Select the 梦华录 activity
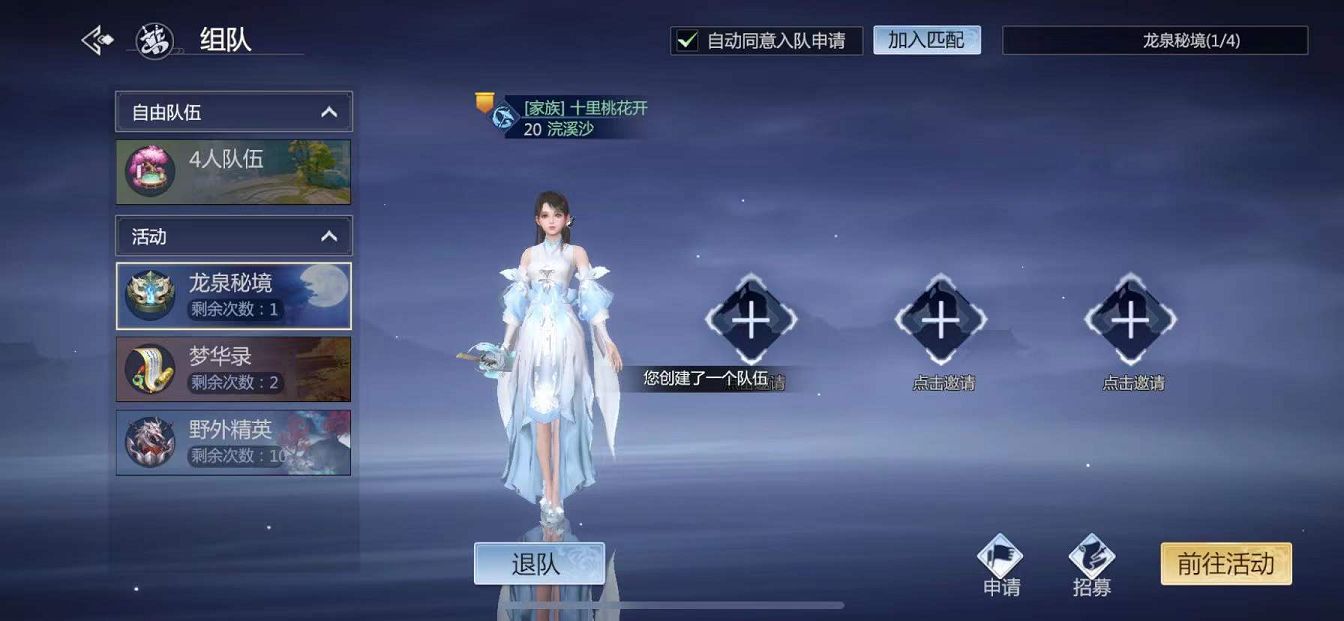1344x621 pixels. (233, 369)
